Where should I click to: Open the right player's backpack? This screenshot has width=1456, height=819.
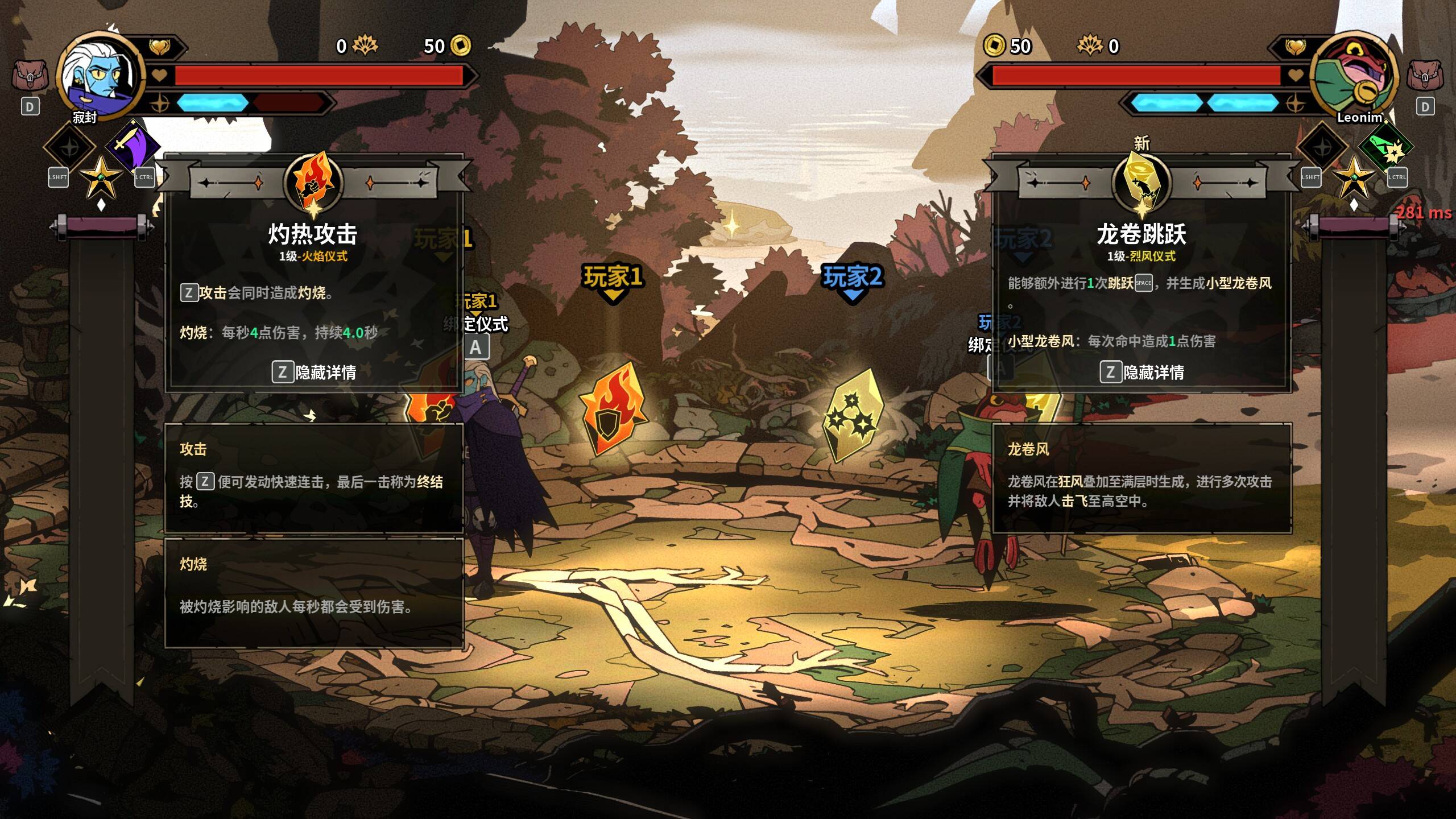point(1424,76)
